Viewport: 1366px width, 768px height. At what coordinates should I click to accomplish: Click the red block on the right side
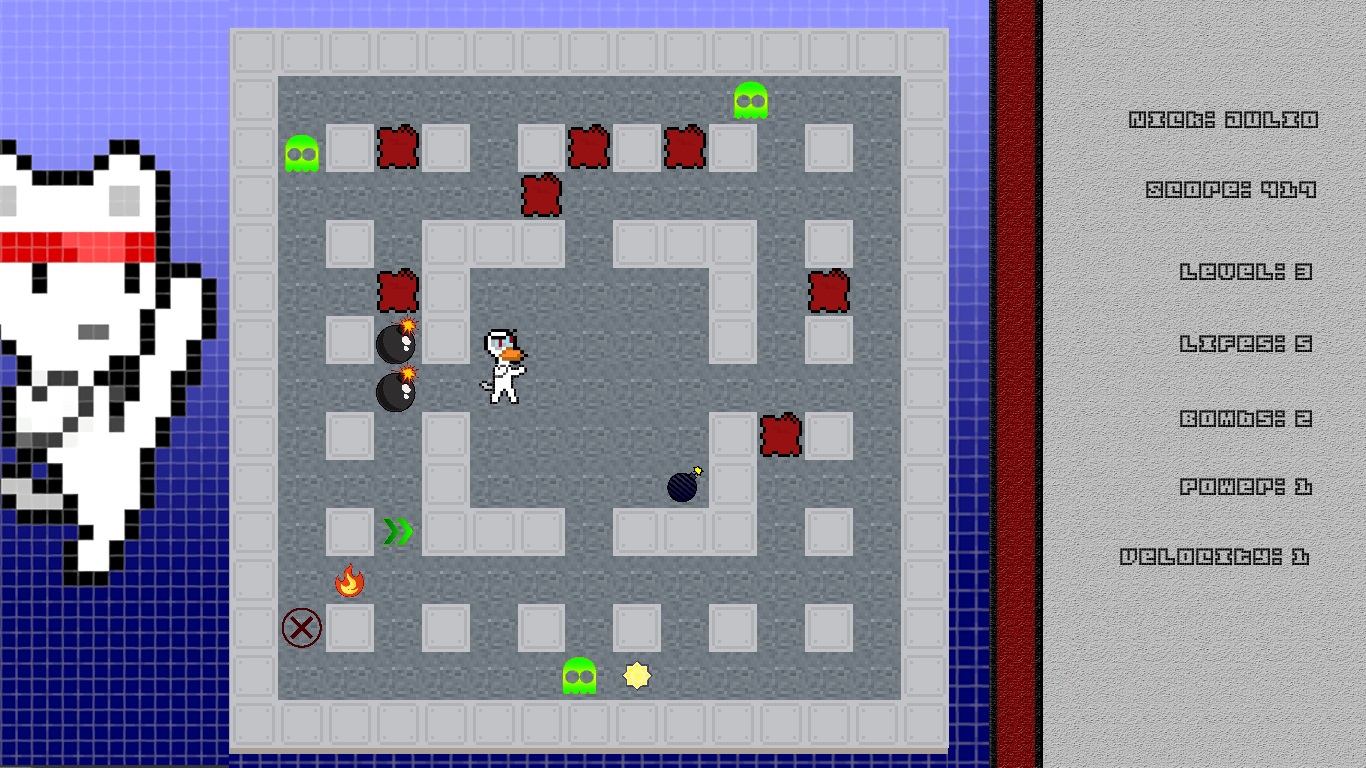coord(827,289)
